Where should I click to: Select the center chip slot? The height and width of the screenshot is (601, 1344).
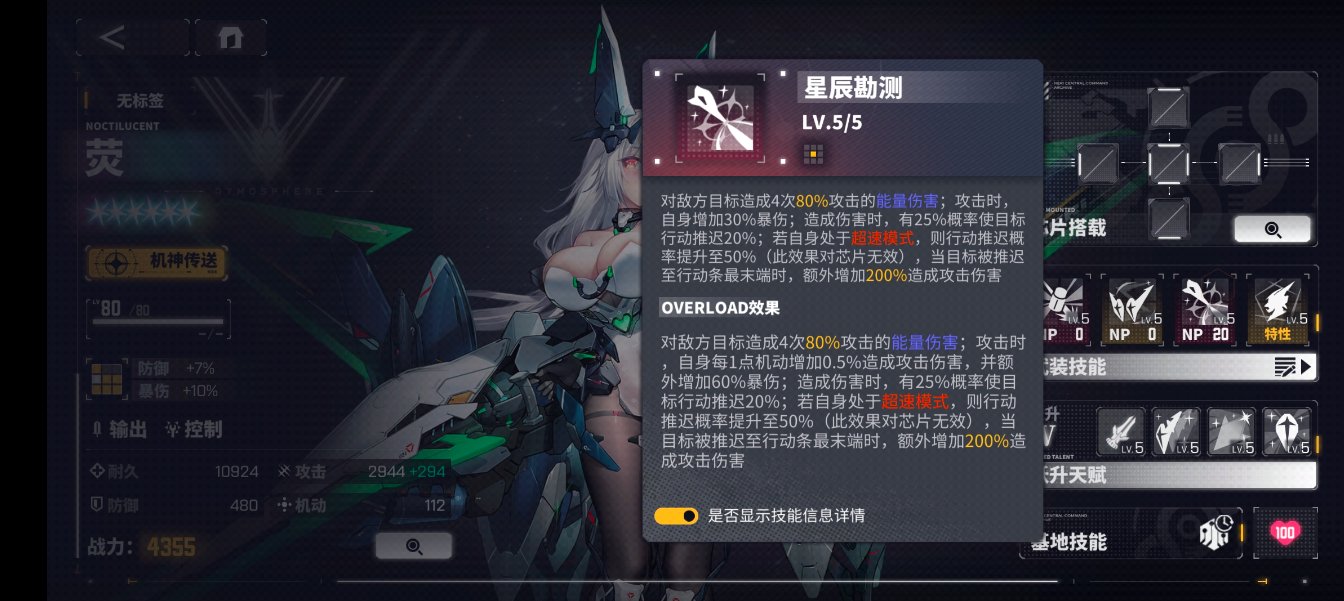click(1168, 161)
